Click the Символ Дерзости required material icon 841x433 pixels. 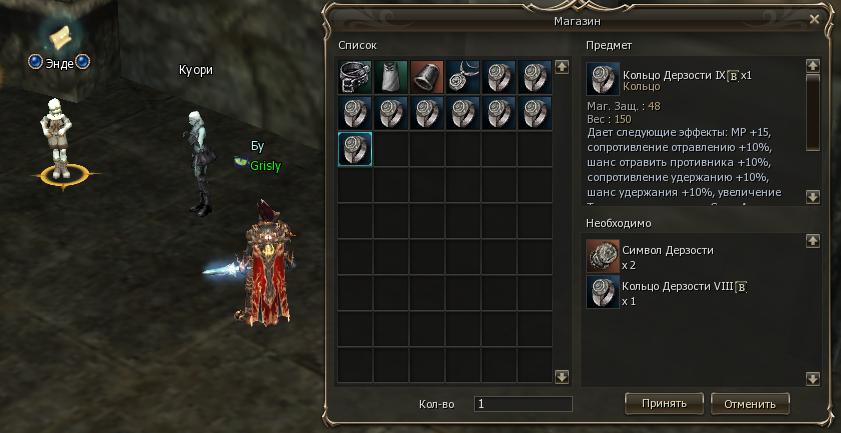(602, 256)
